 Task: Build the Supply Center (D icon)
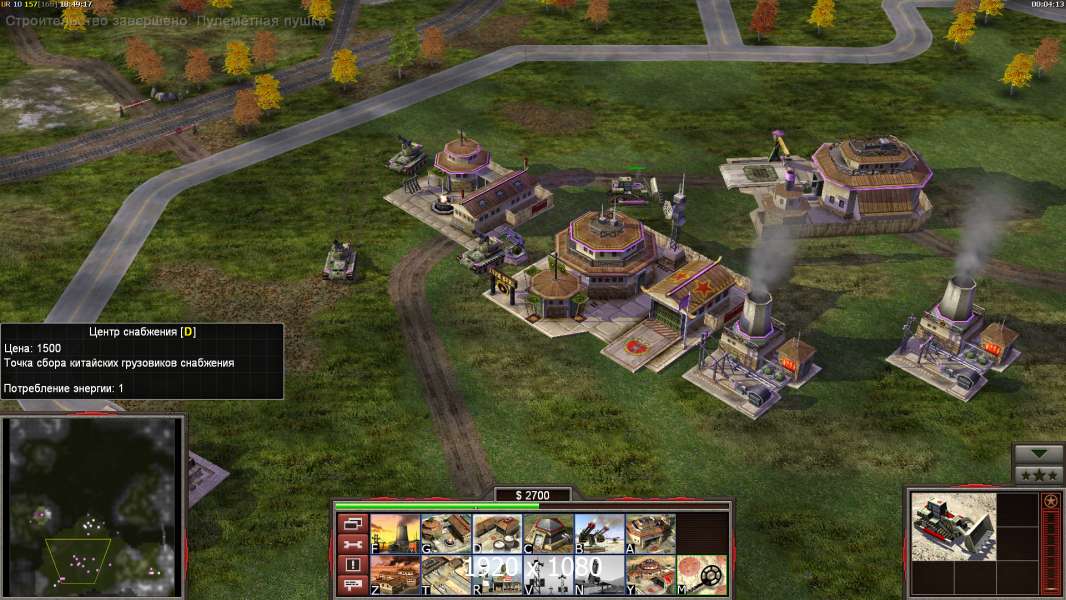click(497, 533)
